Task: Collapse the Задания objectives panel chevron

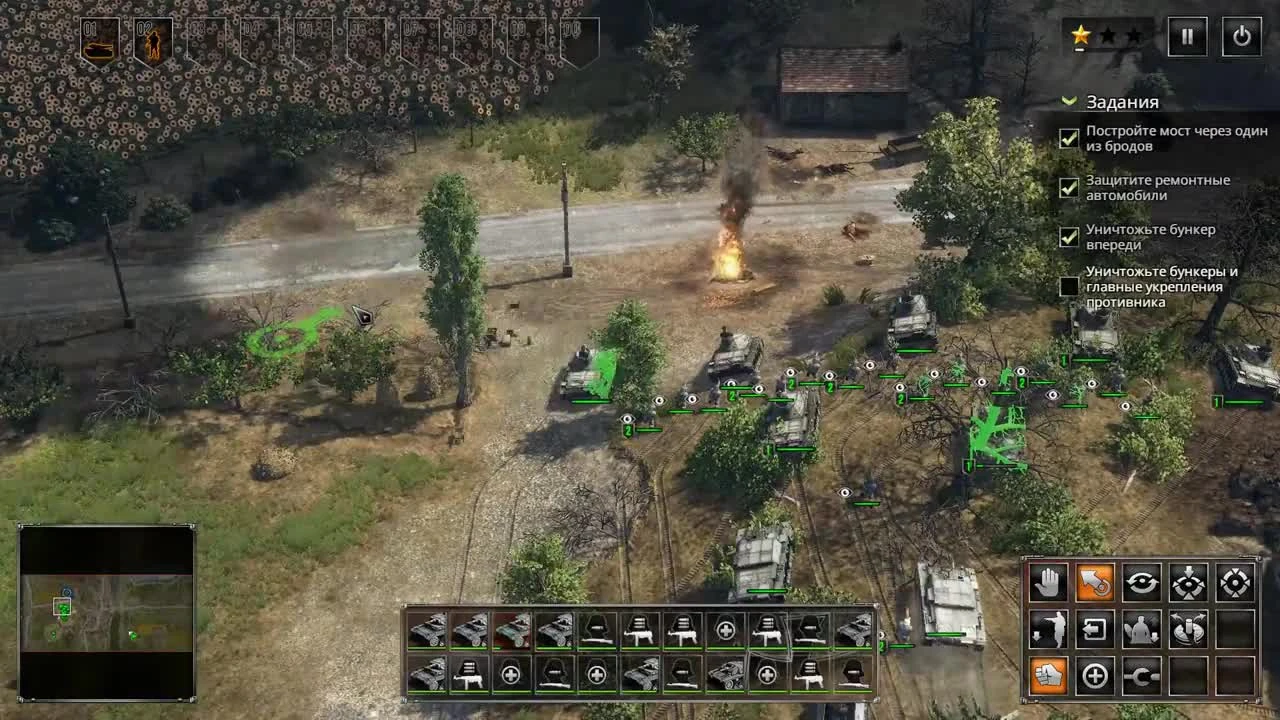Action: click(x=1068, y=102)
